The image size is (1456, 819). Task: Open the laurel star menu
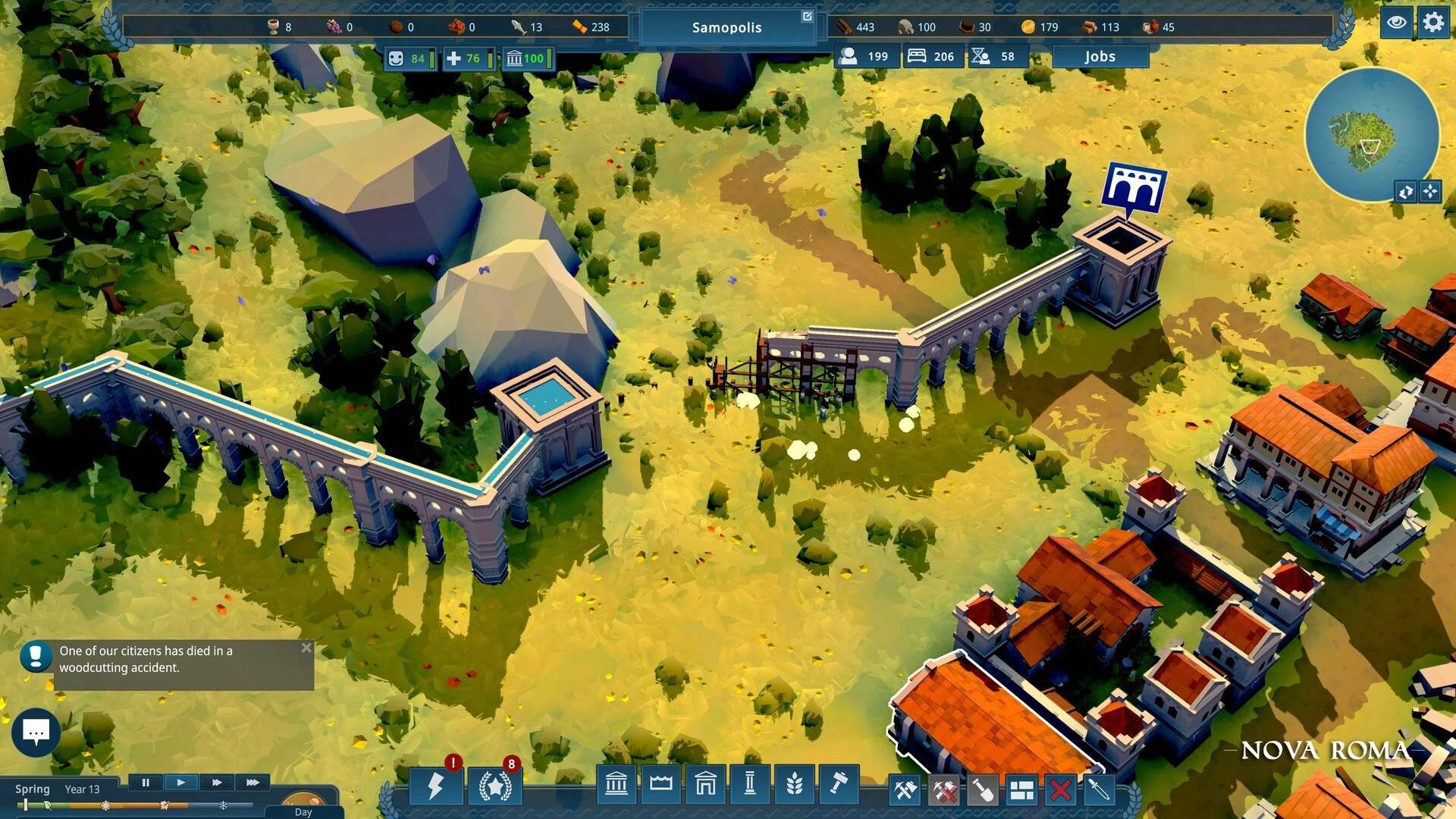click(495, 786)
